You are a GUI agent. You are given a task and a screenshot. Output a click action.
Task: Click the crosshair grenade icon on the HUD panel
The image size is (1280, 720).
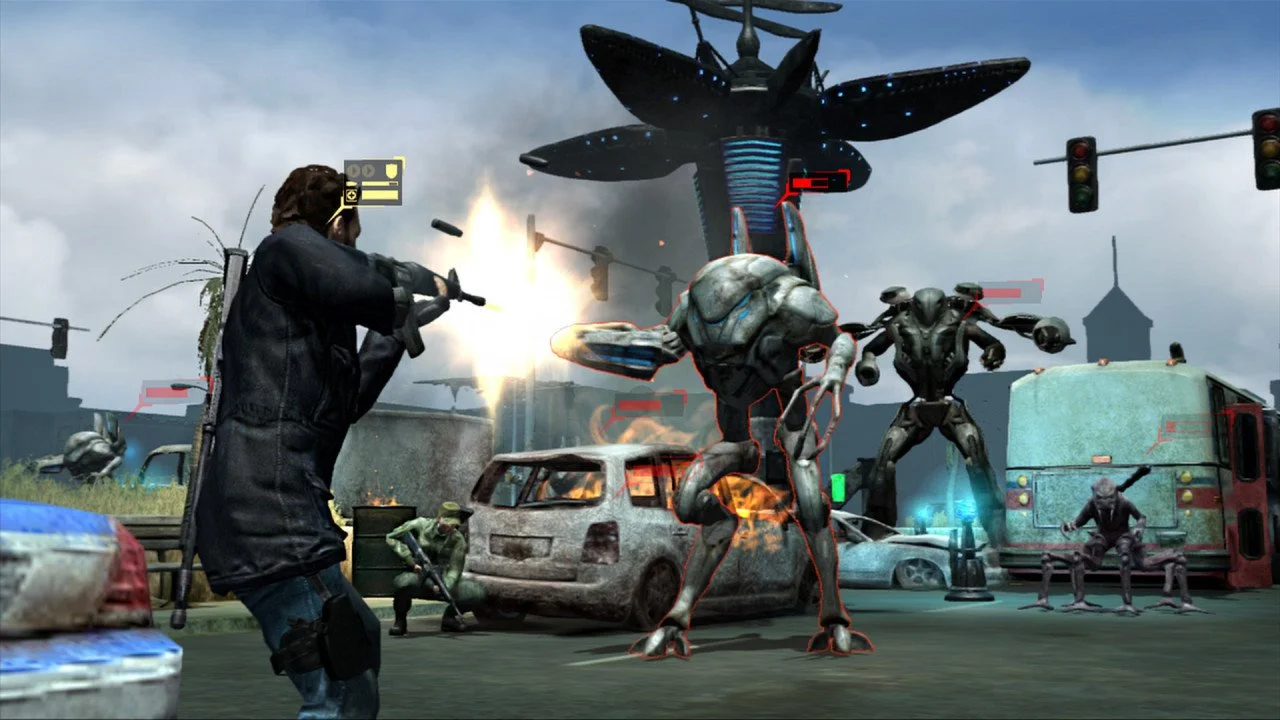tap(352, 195)
